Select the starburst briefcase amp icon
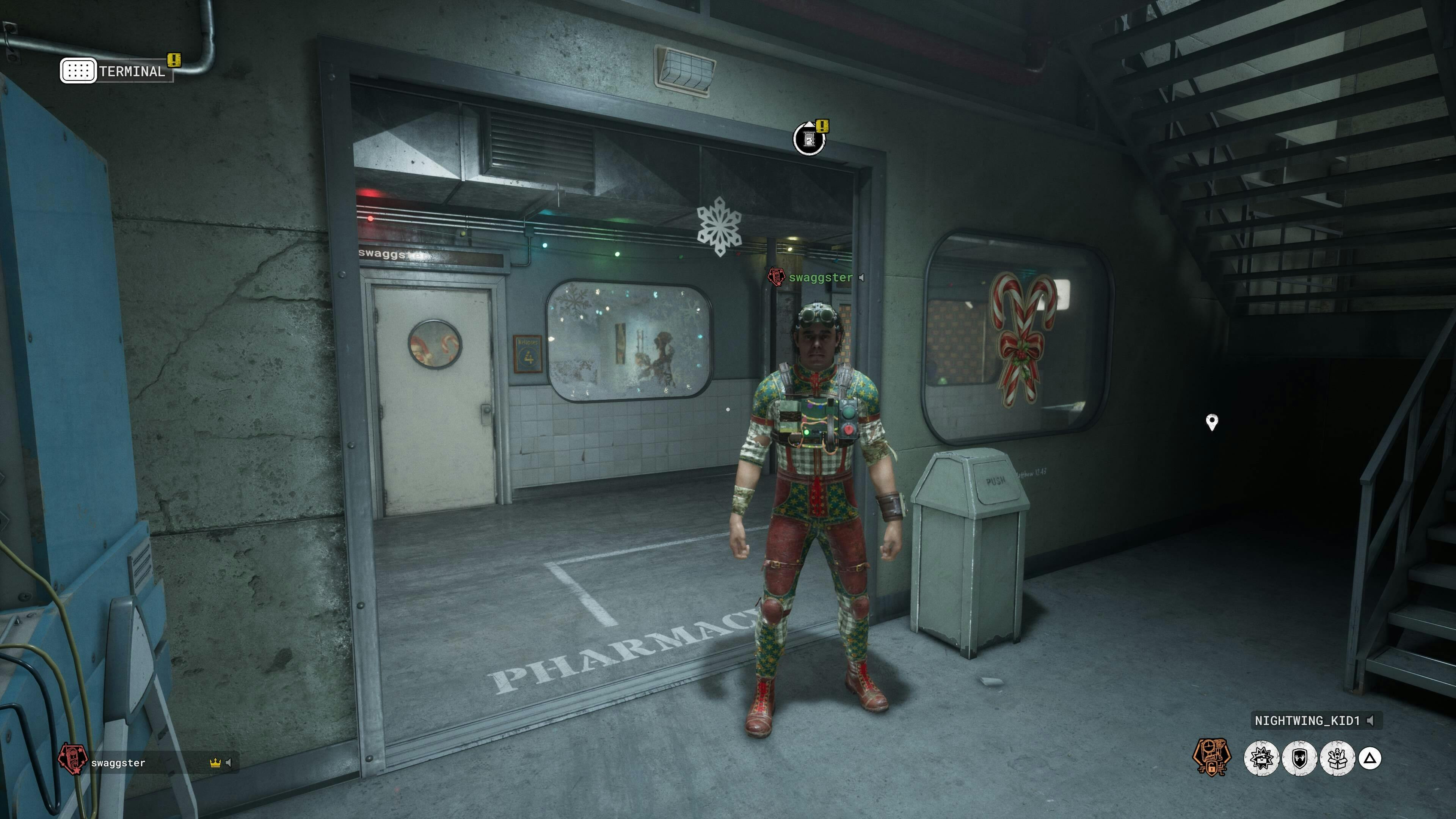 [1261, 758]
